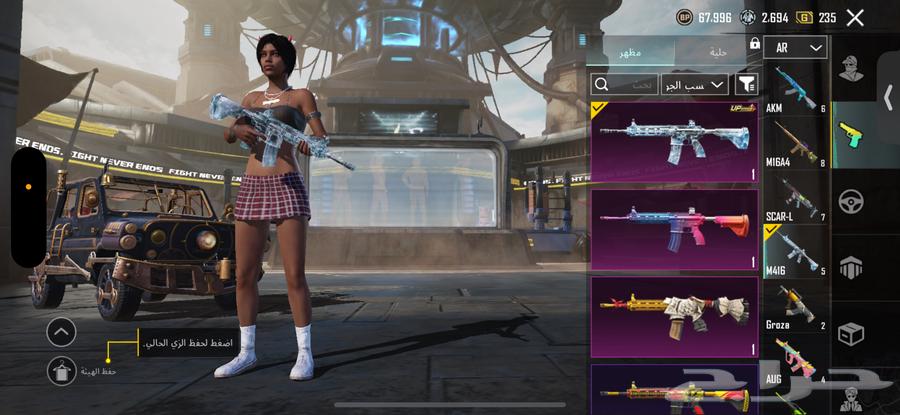Close the inventory with the X button

click(855, 17)
